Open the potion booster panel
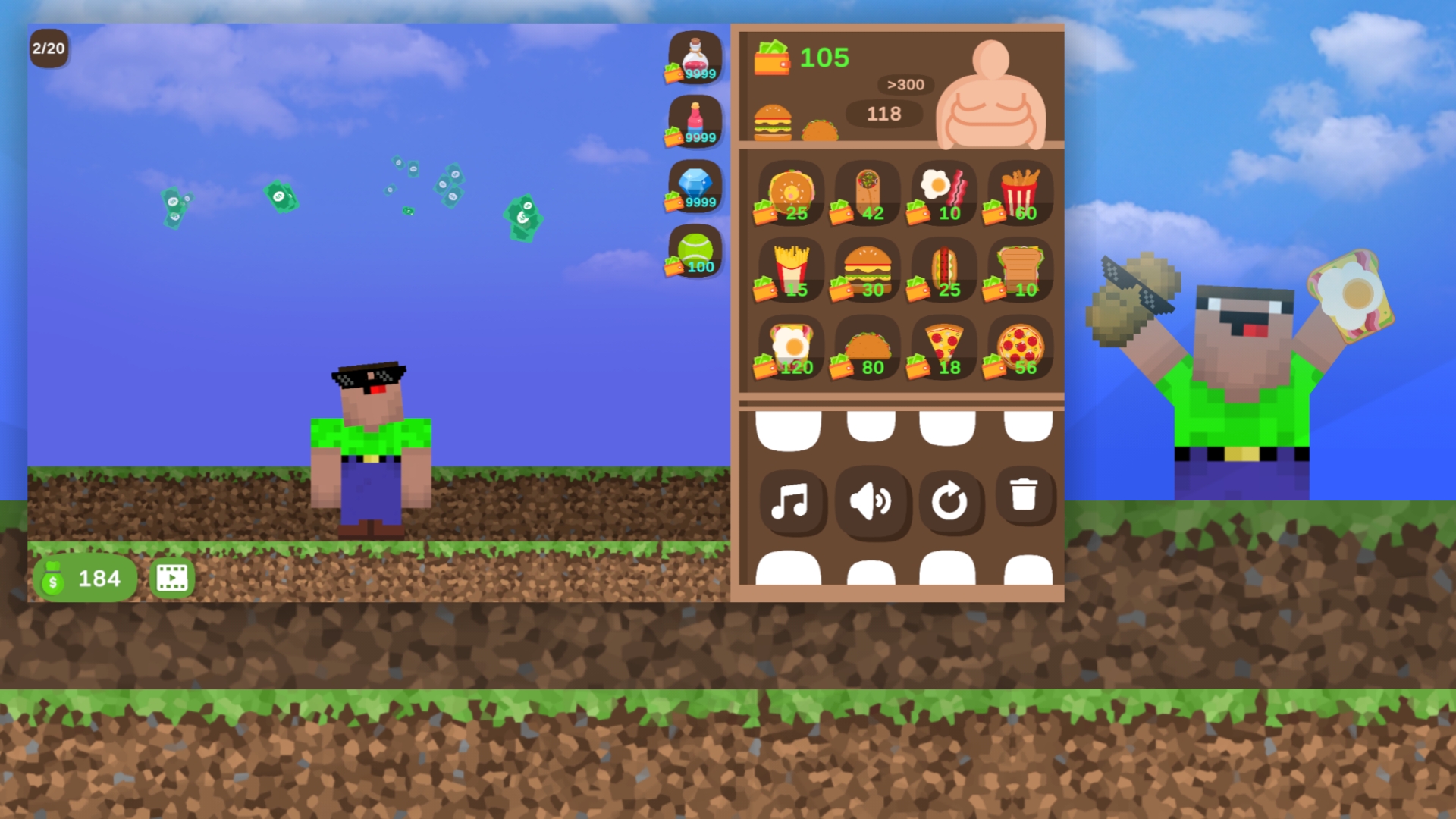 pyautogui.click(x=692, y=59)
